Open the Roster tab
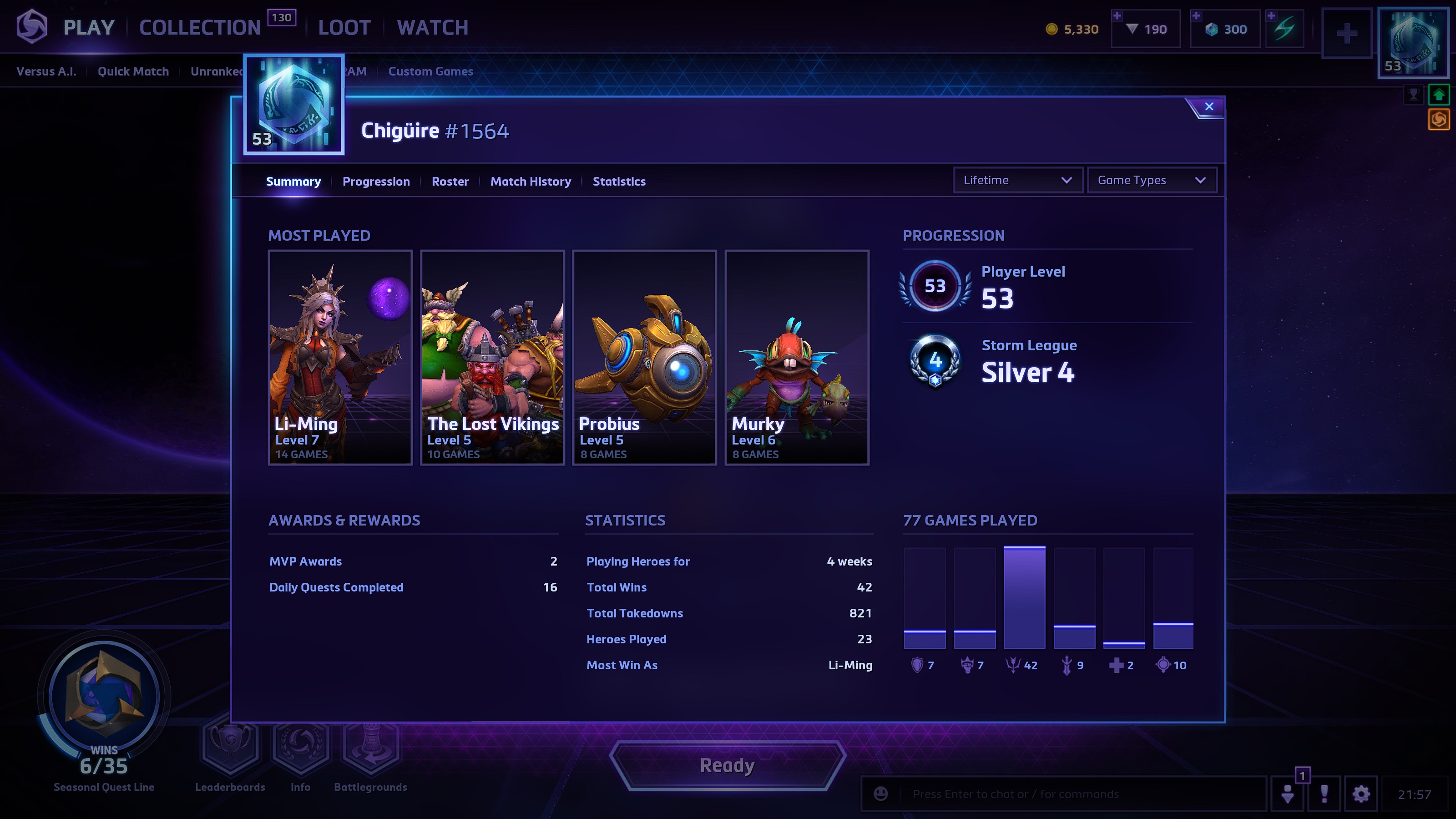The image size is (1456, 819). [450, 182]
